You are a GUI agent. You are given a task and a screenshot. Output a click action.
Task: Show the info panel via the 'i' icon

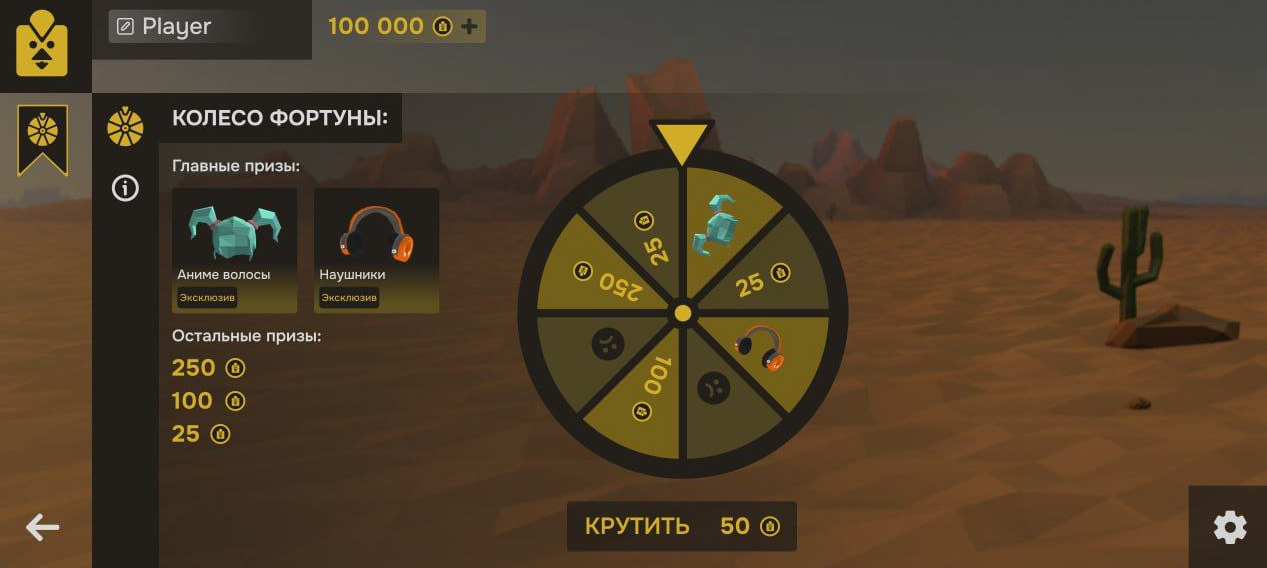tap(125, 188)
